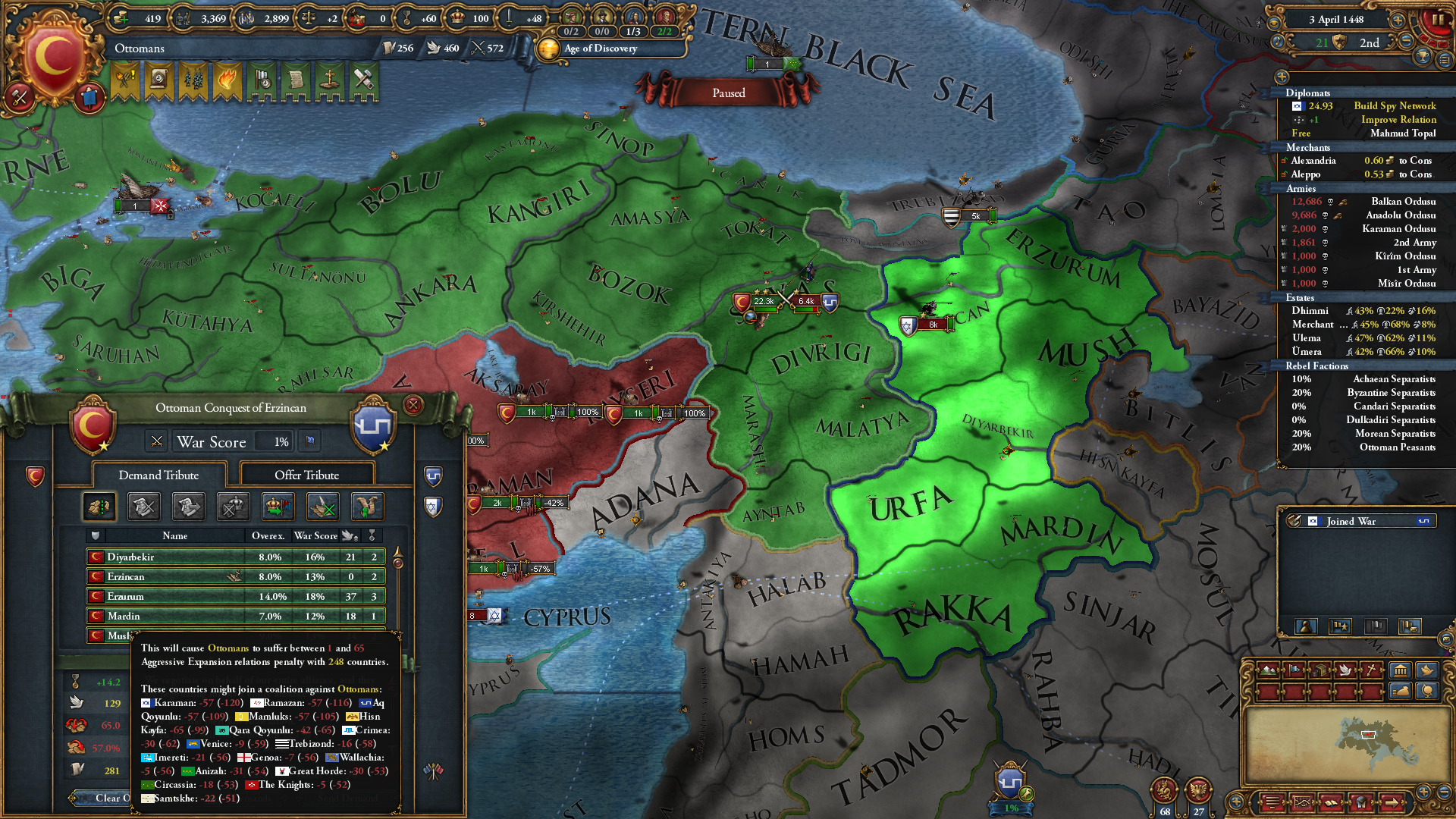Viewport: 1456px width, 819px height.
Task: Select the revoke cores peace option icon
Action: pyautogui.click(x=233, y=507)
